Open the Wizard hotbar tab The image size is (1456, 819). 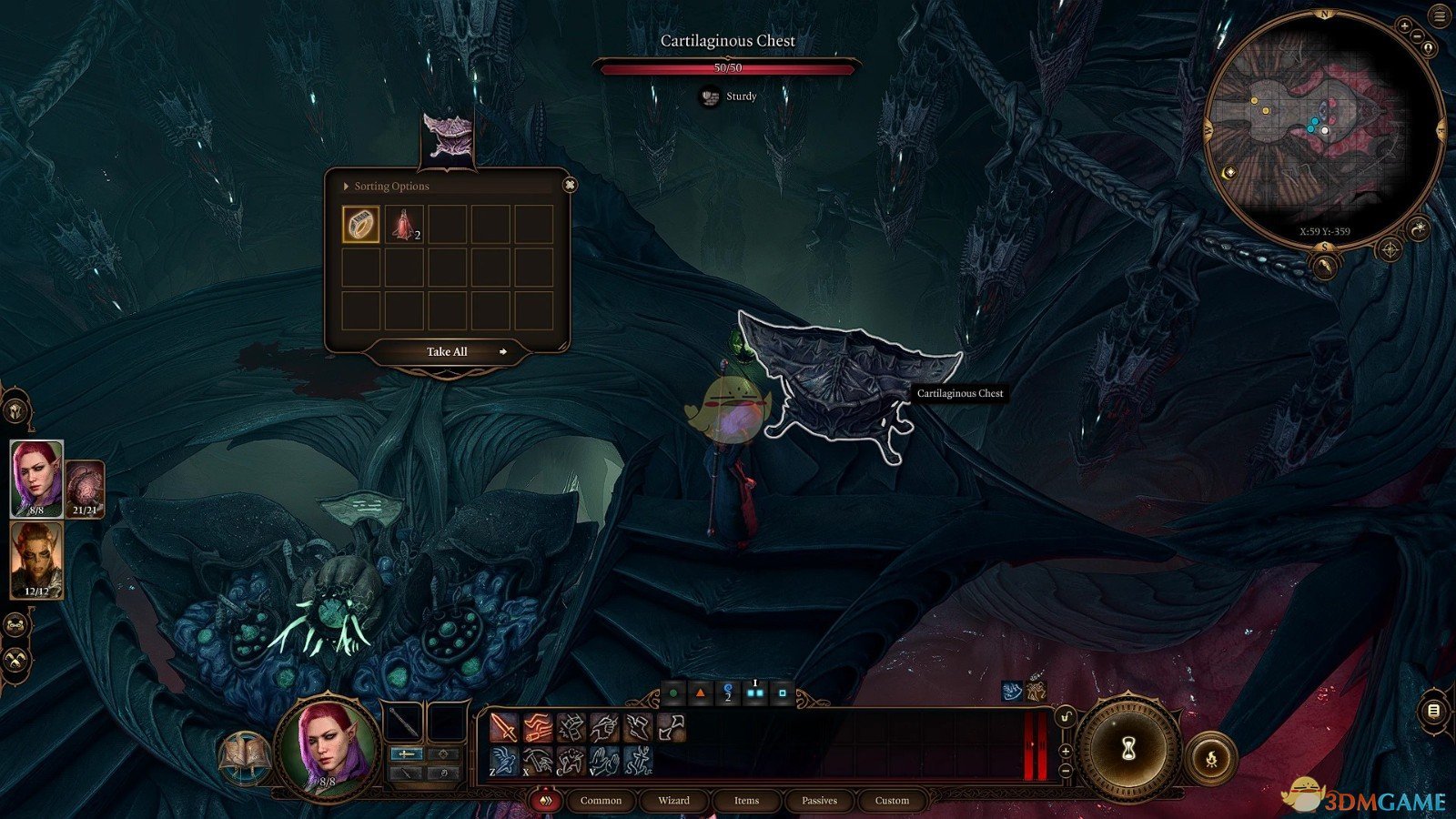click(673, 801)
